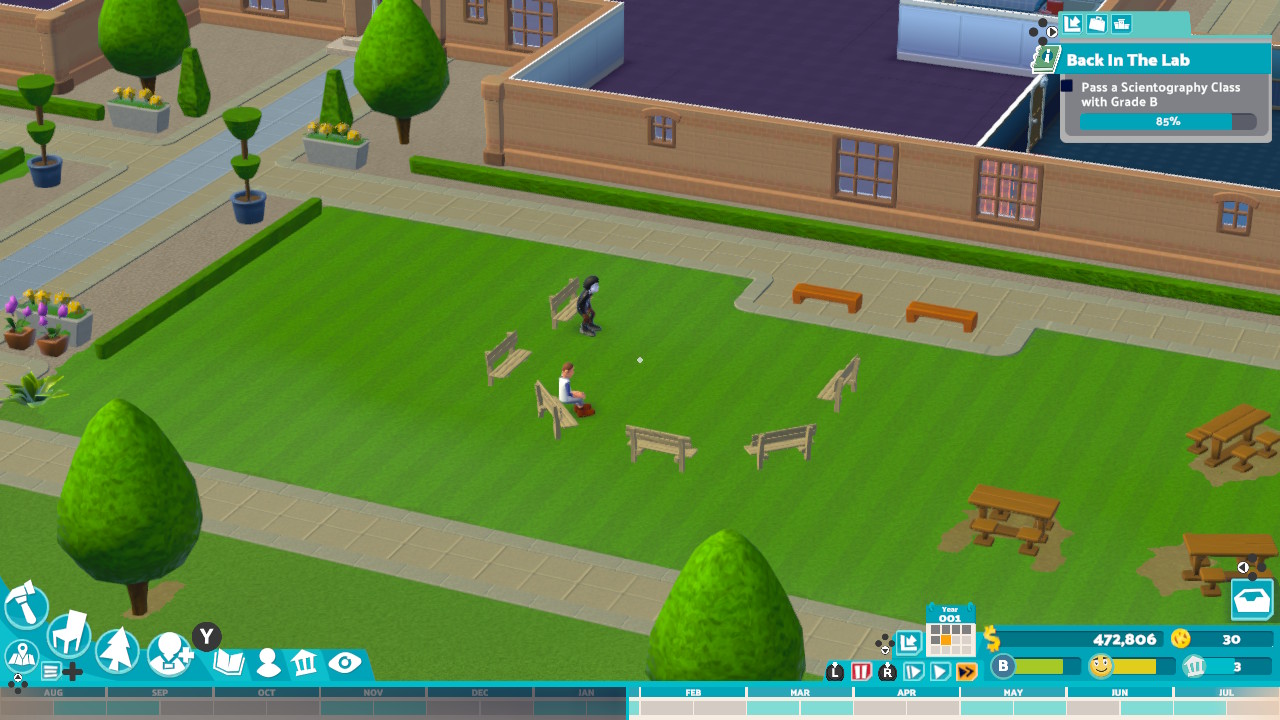Viewport: 1280px width, 720px height.
Task: Set game to slow speed
Action: point(913,672)
